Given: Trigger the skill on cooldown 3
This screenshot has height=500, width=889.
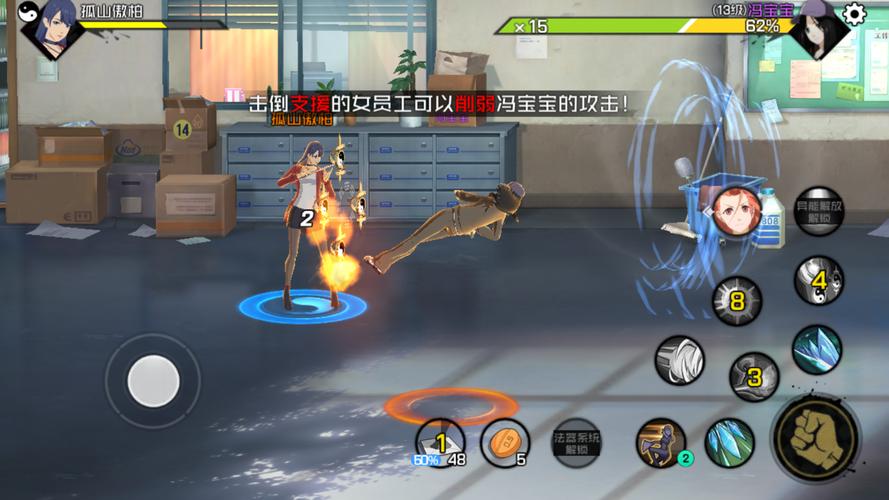Looking at the screenshot, I should (754, 376).
